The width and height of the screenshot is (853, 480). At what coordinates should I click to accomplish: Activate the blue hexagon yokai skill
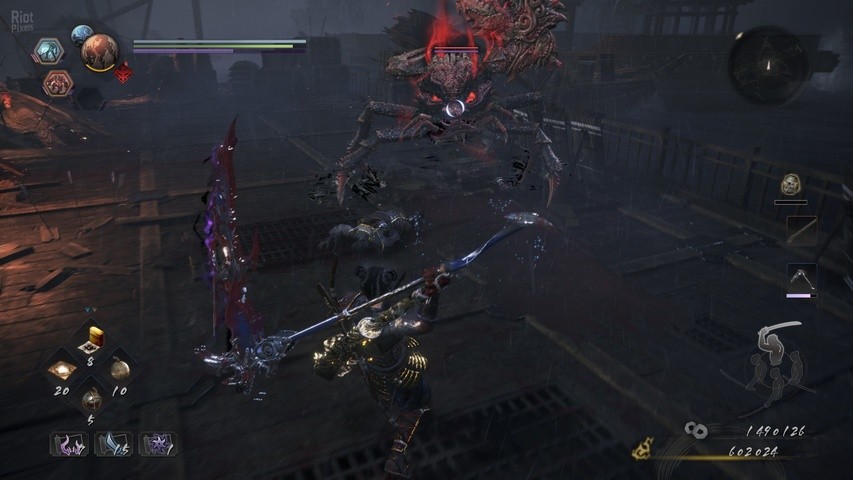47,51
